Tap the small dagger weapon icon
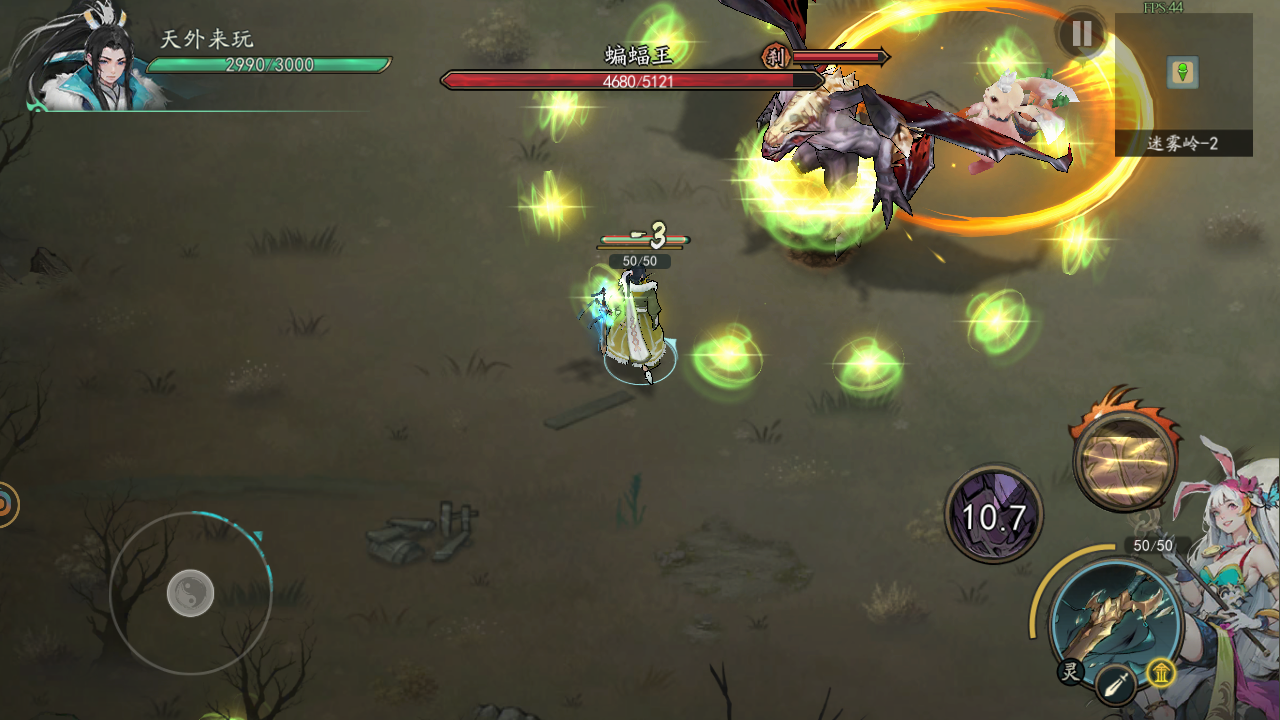Image resolution: width=1280 pixels, height=720 pixels. (1114, 686)
